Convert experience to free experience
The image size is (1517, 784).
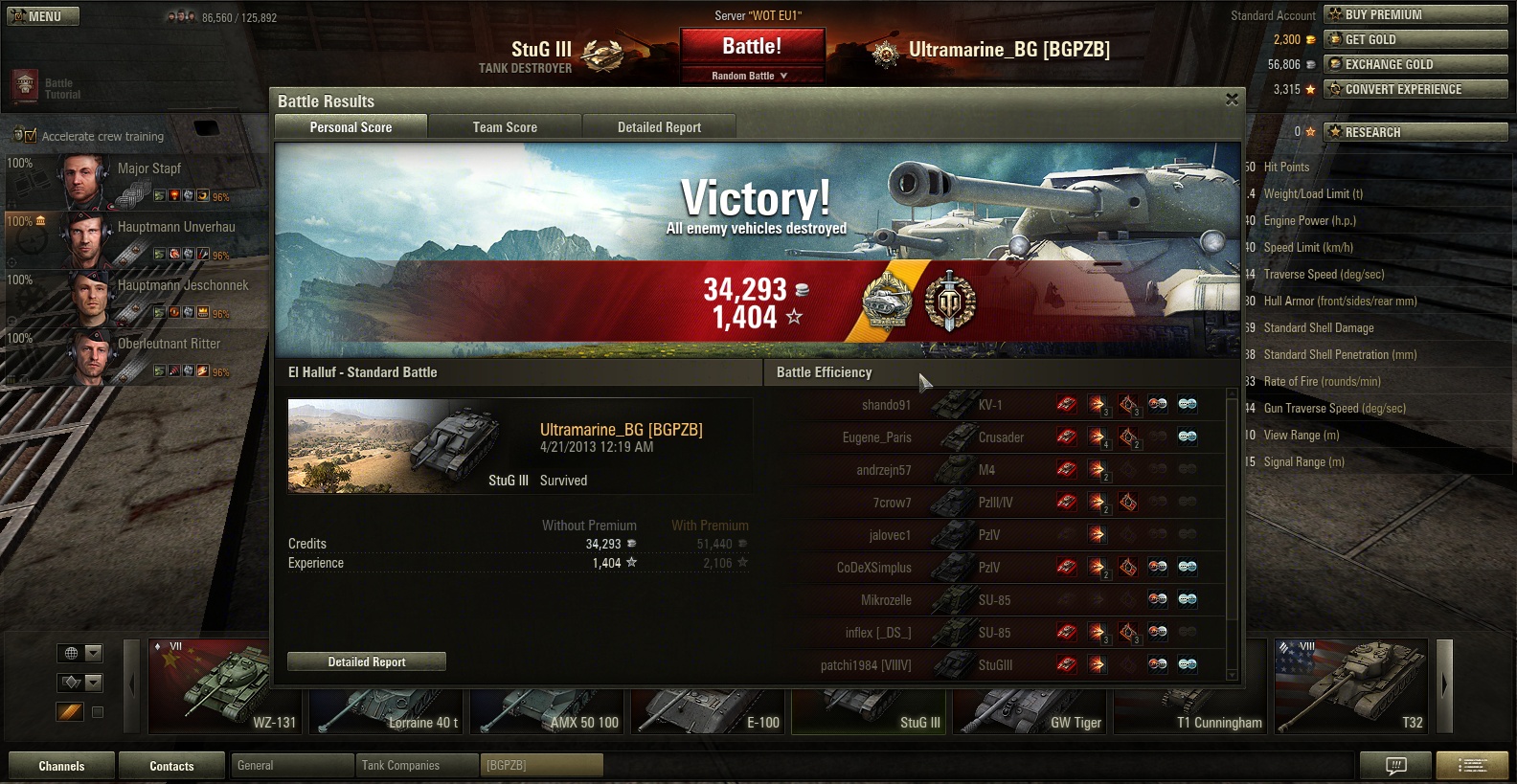[x=1415, y=89]
